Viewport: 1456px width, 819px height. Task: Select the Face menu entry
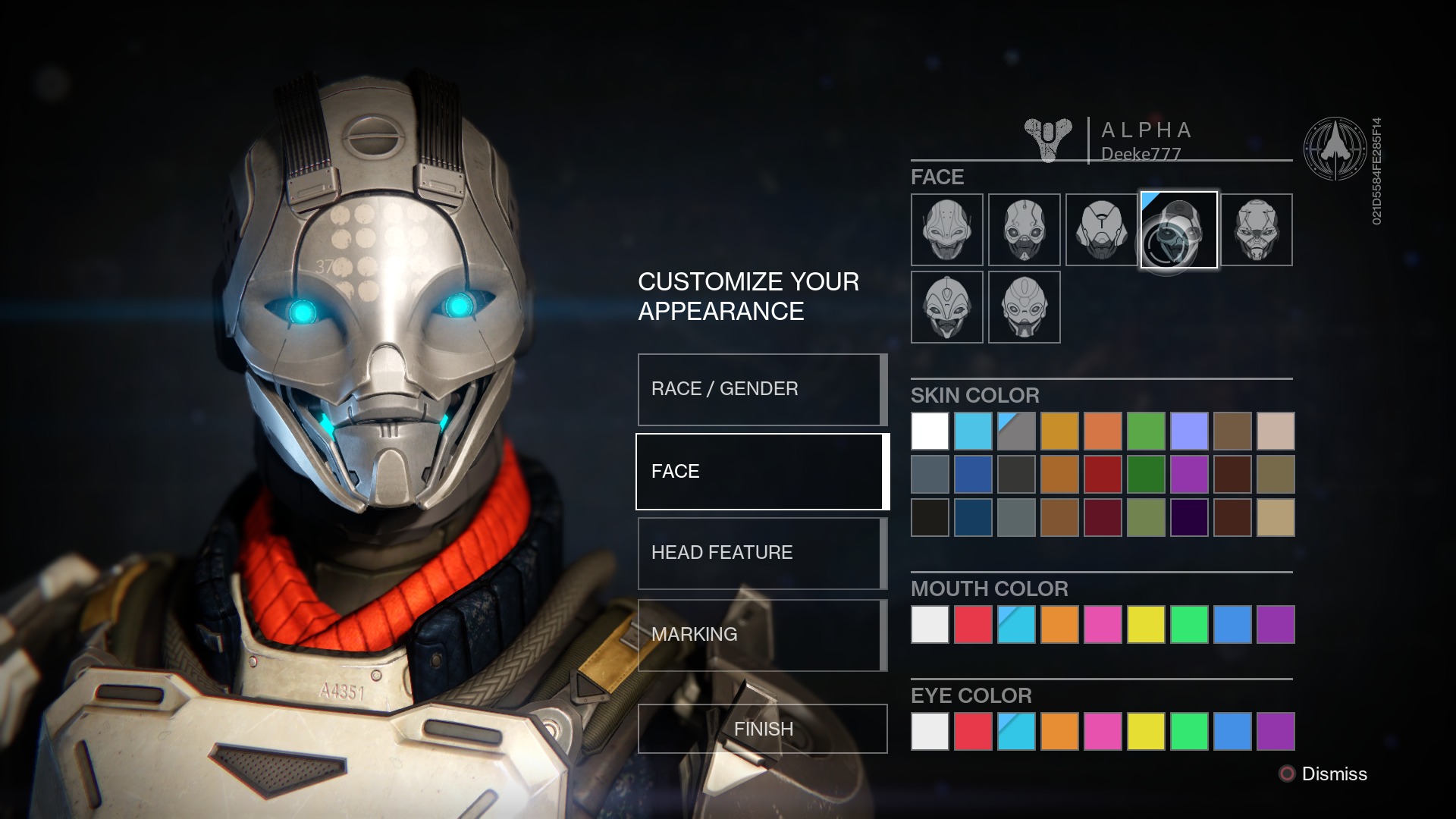[x=761, y=471]
